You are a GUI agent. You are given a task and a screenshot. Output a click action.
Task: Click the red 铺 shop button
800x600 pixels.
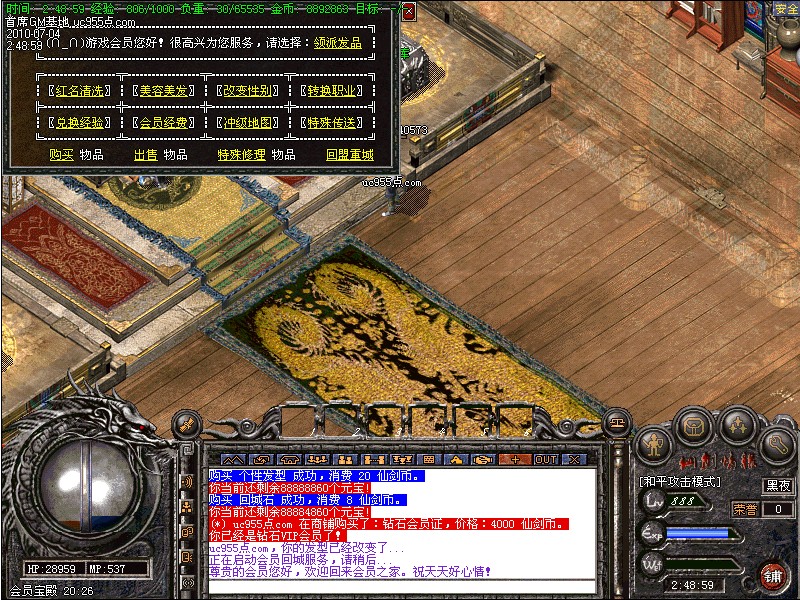773,575
